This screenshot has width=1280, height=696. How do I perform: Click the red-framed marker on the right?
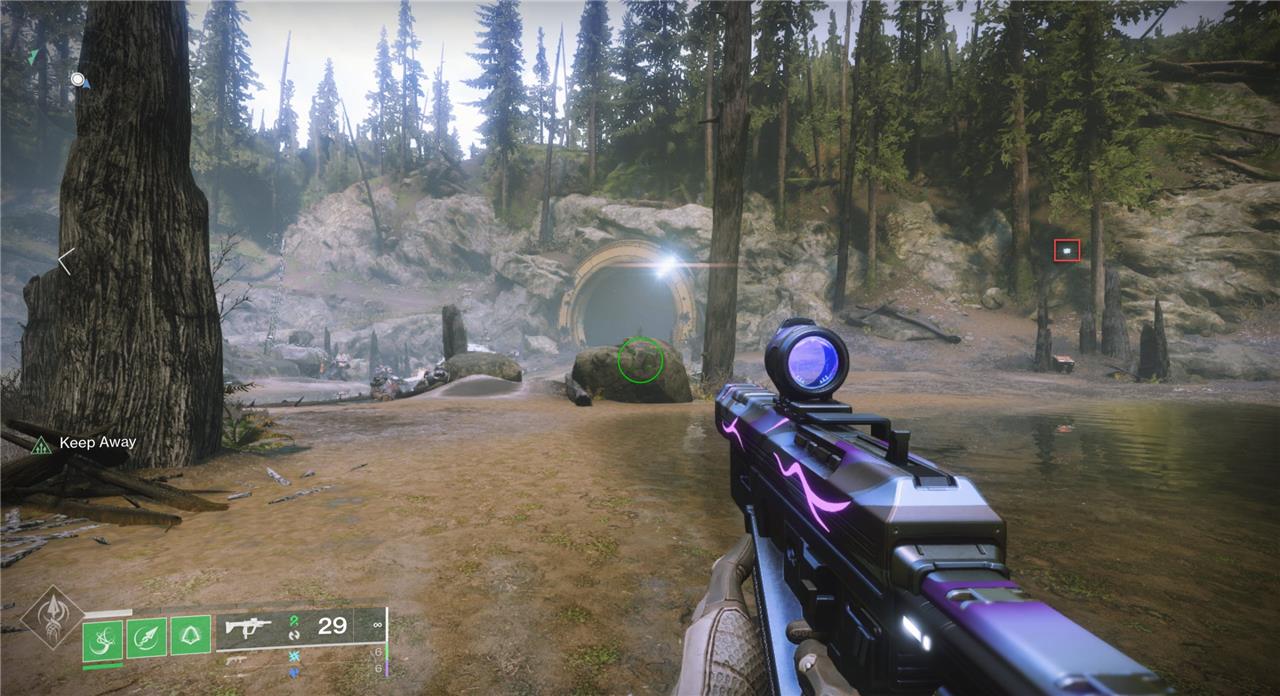pos(1066,250)
